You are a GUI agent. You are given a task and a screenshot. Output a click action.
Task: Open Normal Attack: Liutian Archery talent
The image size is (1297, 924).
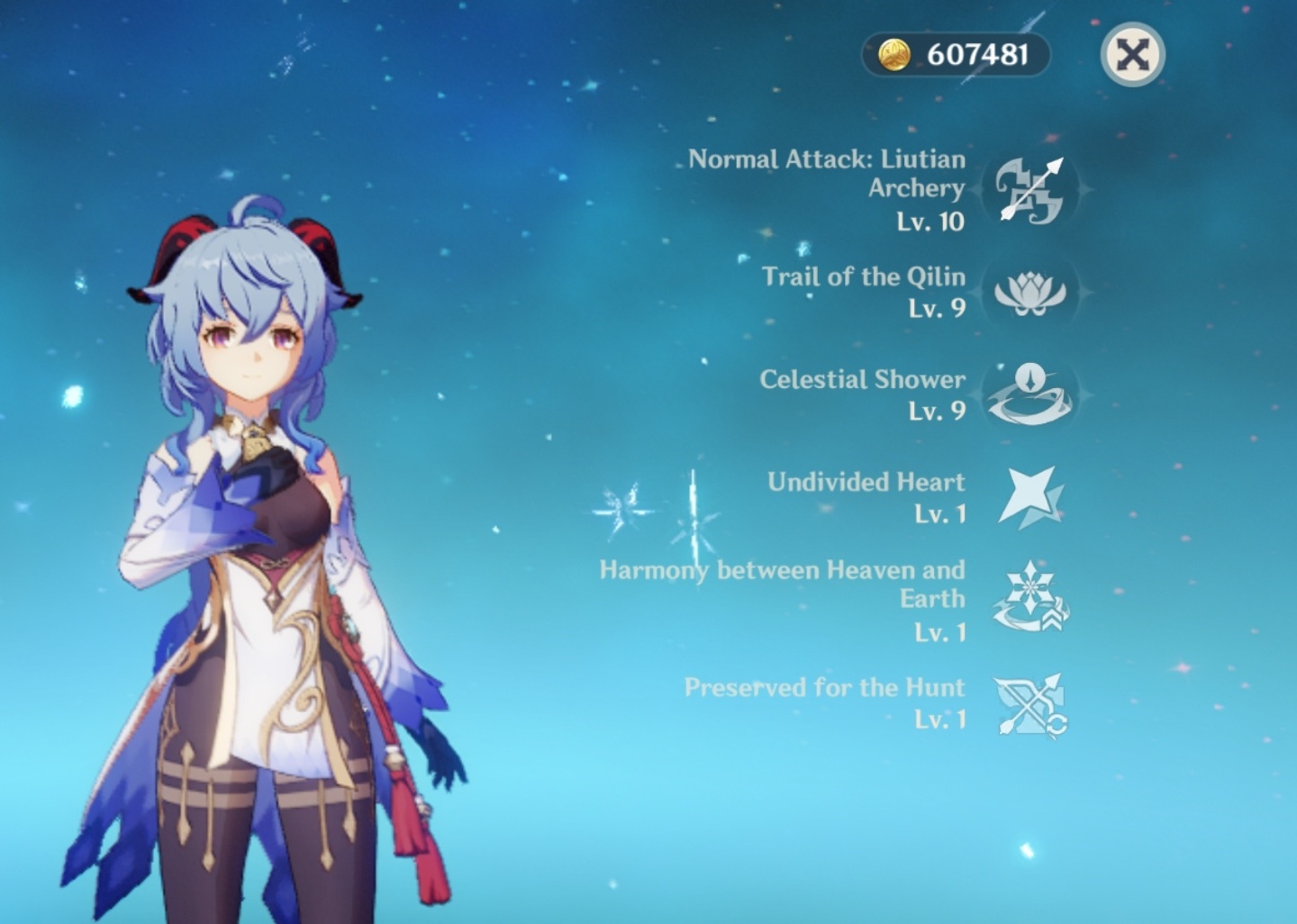(x=1029, y=190)
